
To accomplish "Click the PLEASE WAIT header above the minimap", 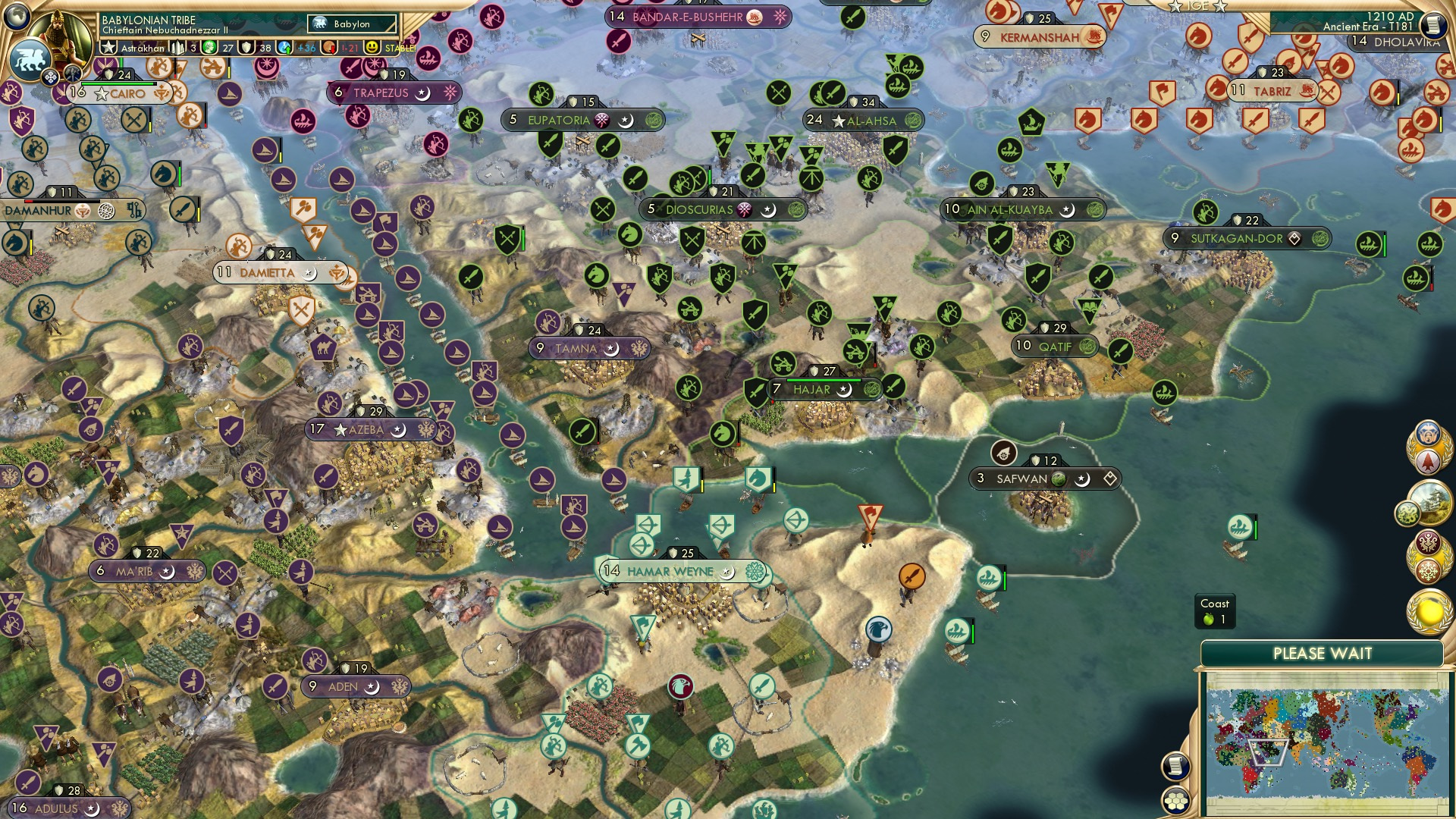I will tap(1323, 651).
